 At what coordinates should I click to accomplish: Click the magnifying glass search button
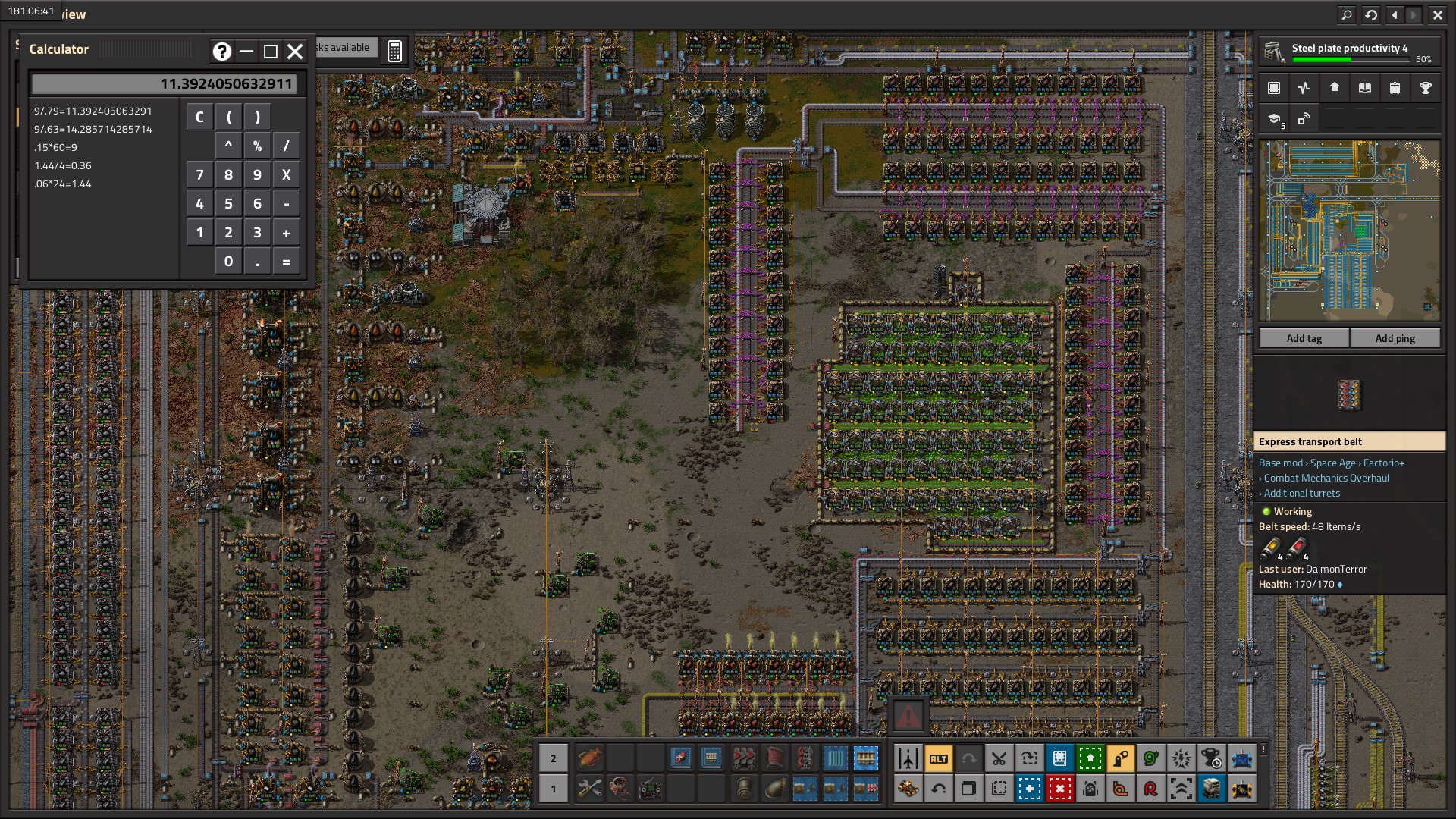tap(1346, 14)
